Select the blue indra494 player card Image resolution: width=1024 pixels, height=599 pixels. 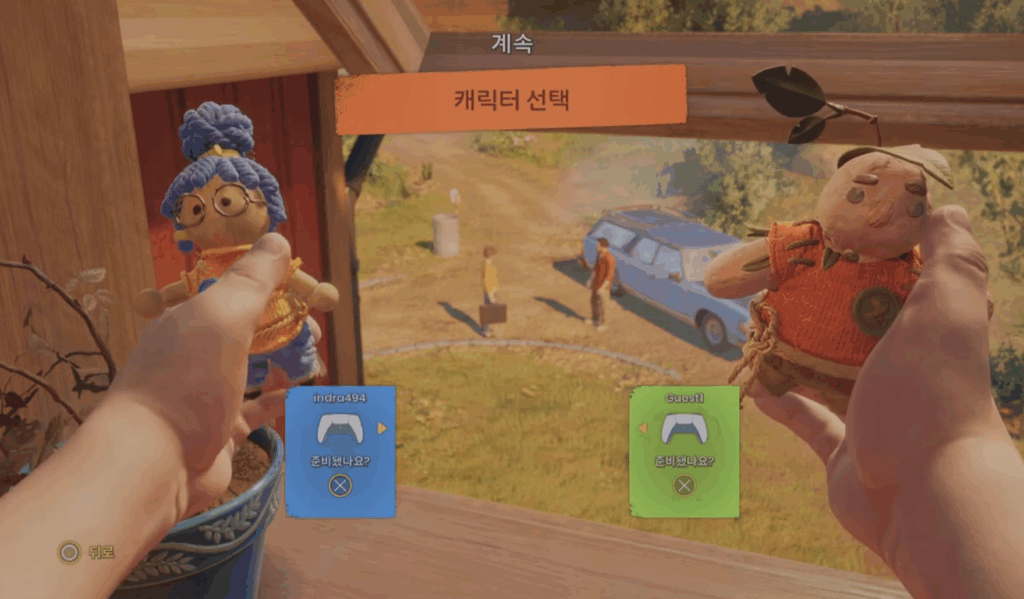340,452
